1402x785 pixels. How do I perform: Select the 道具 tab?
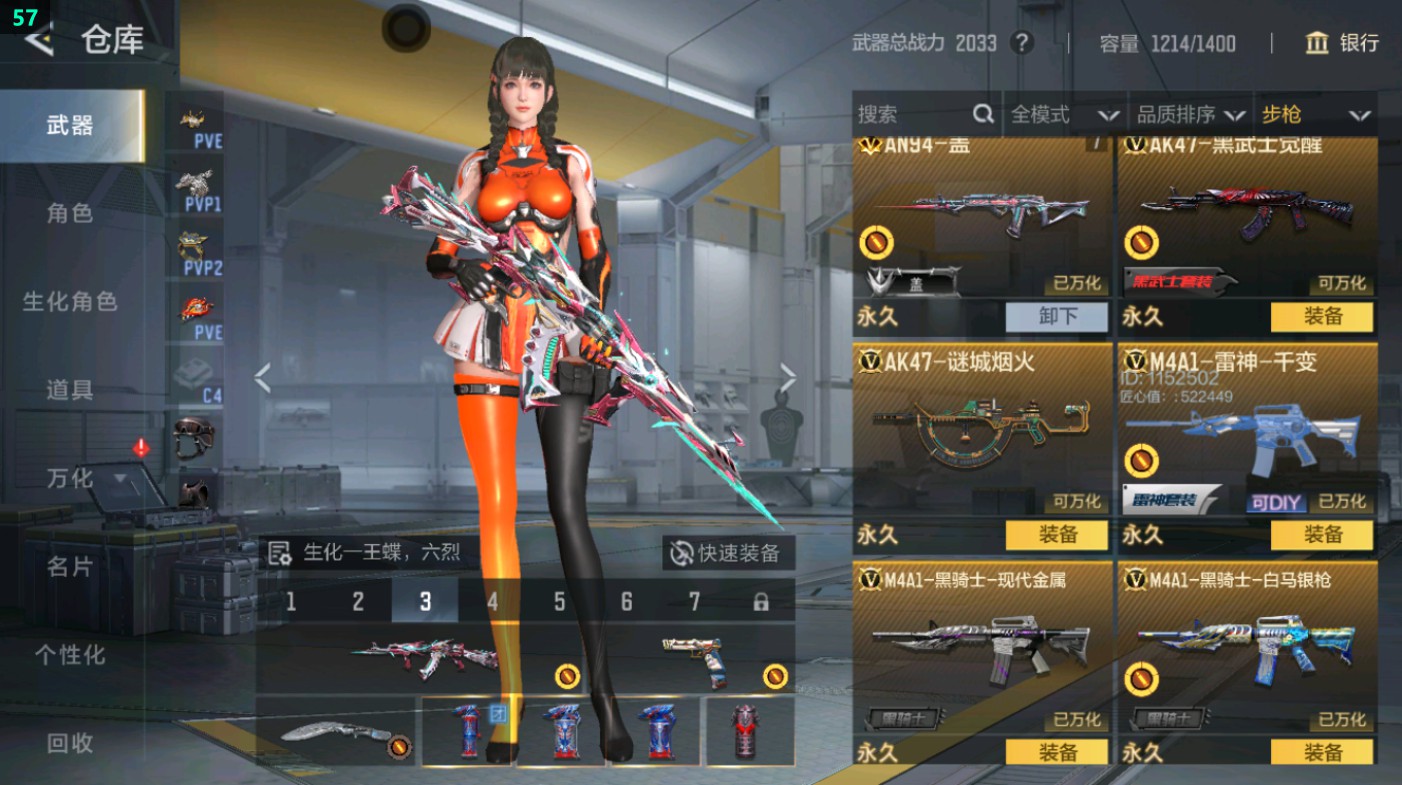(x=70, y=390)
